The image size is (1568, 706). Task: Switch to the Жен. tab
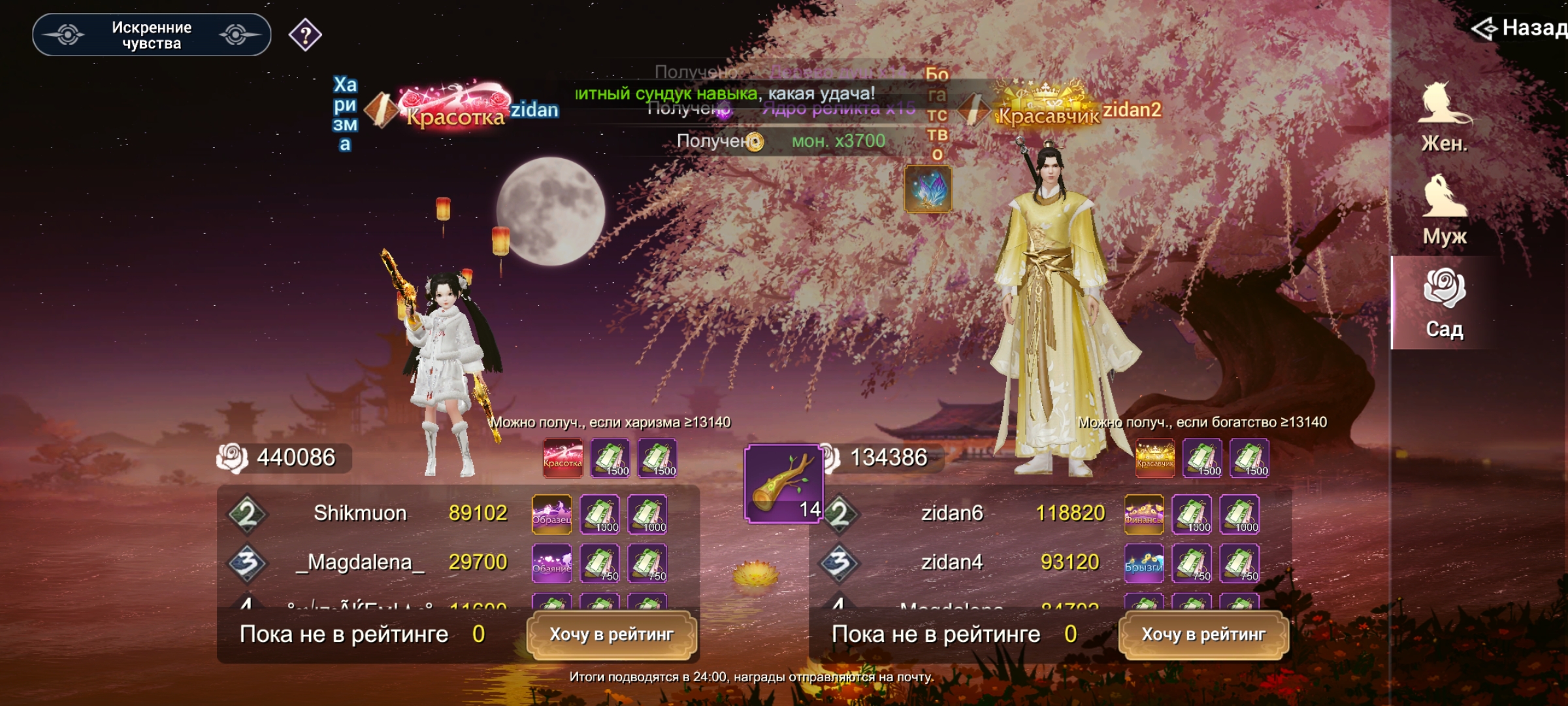[x=1445, y=118]
